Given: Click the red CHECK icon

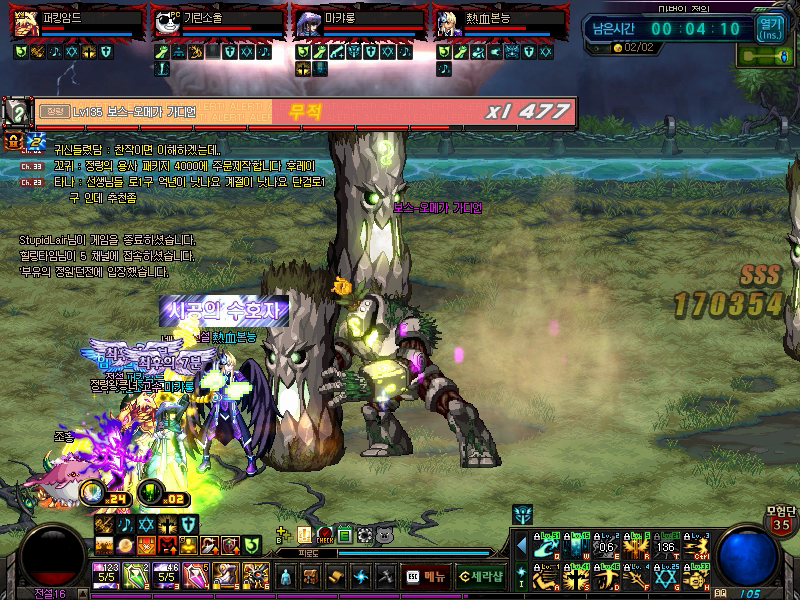Looking at the screenshot, I should pos(325,535).
